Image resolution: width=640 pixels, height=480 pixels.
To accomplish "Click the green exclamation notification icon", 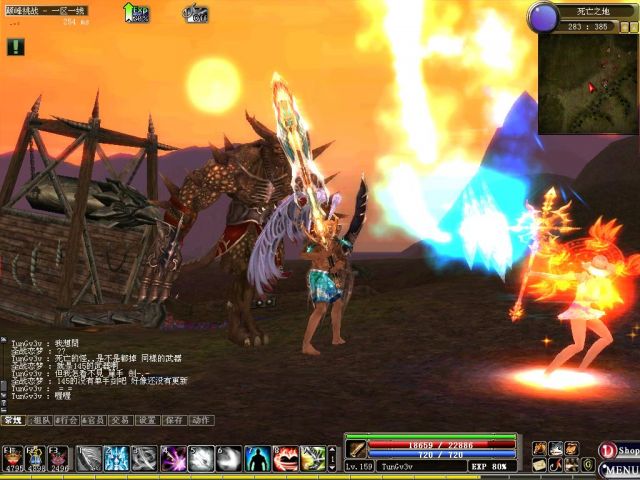I will coord(15,46).
